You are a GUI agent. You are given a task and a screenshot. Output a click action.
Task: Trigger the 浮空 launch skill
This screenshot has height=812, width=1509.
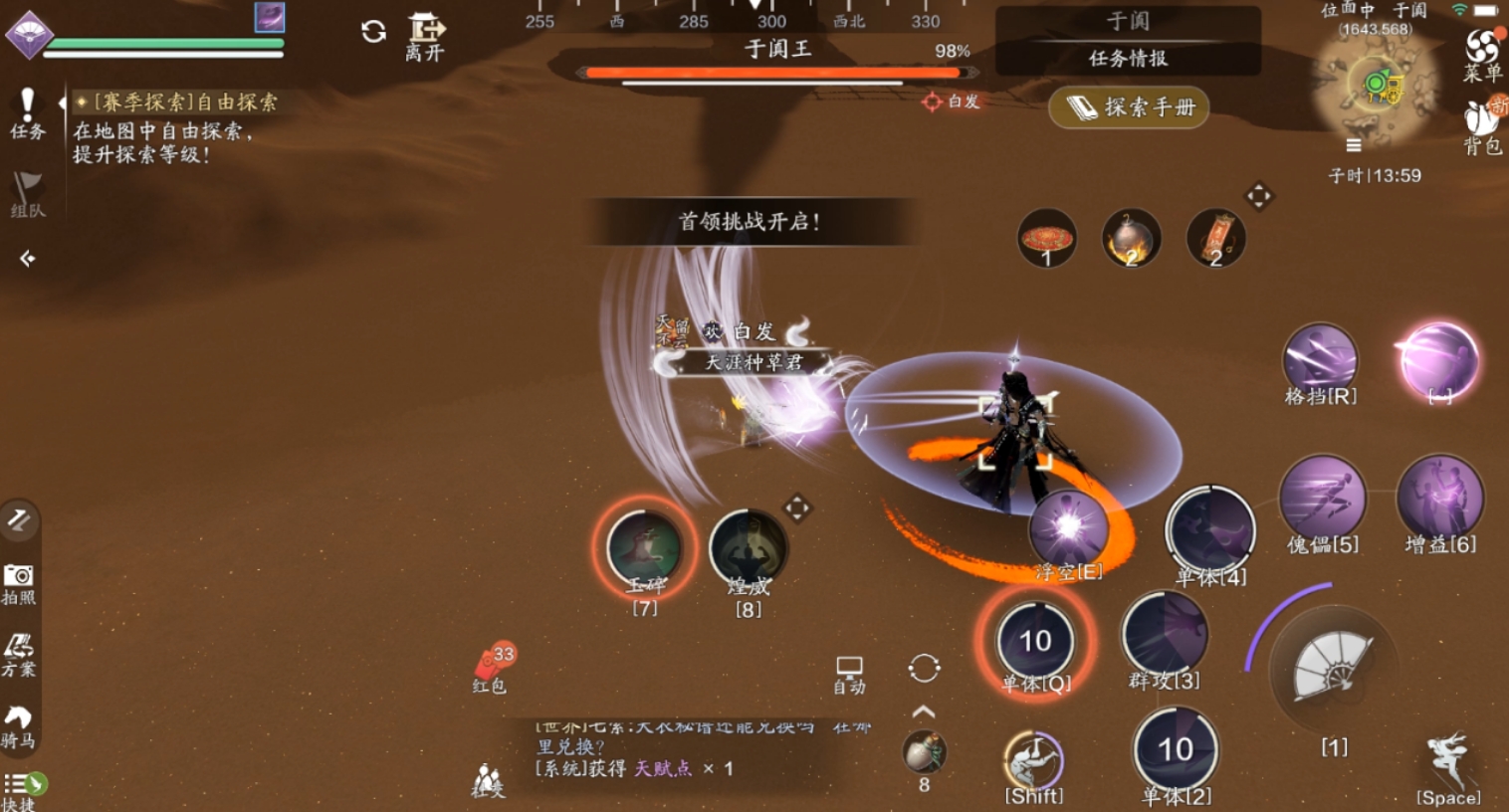(1068, 531)
